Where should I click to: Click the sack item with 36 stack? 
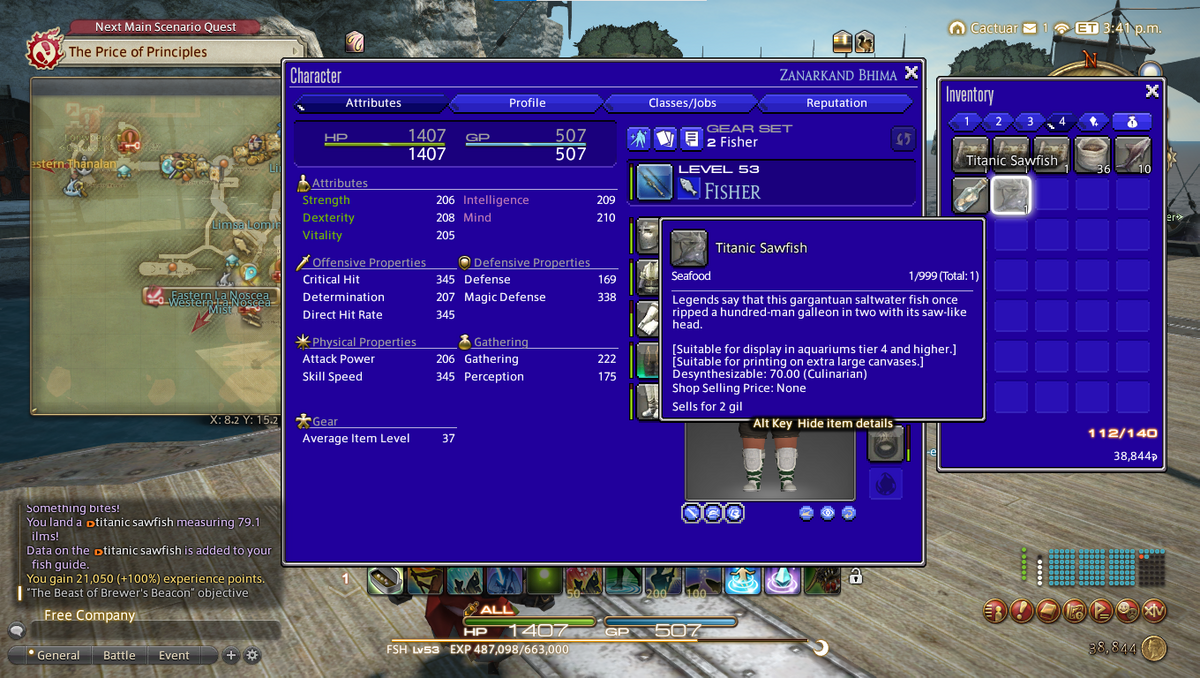click(x=1092, y=155)
